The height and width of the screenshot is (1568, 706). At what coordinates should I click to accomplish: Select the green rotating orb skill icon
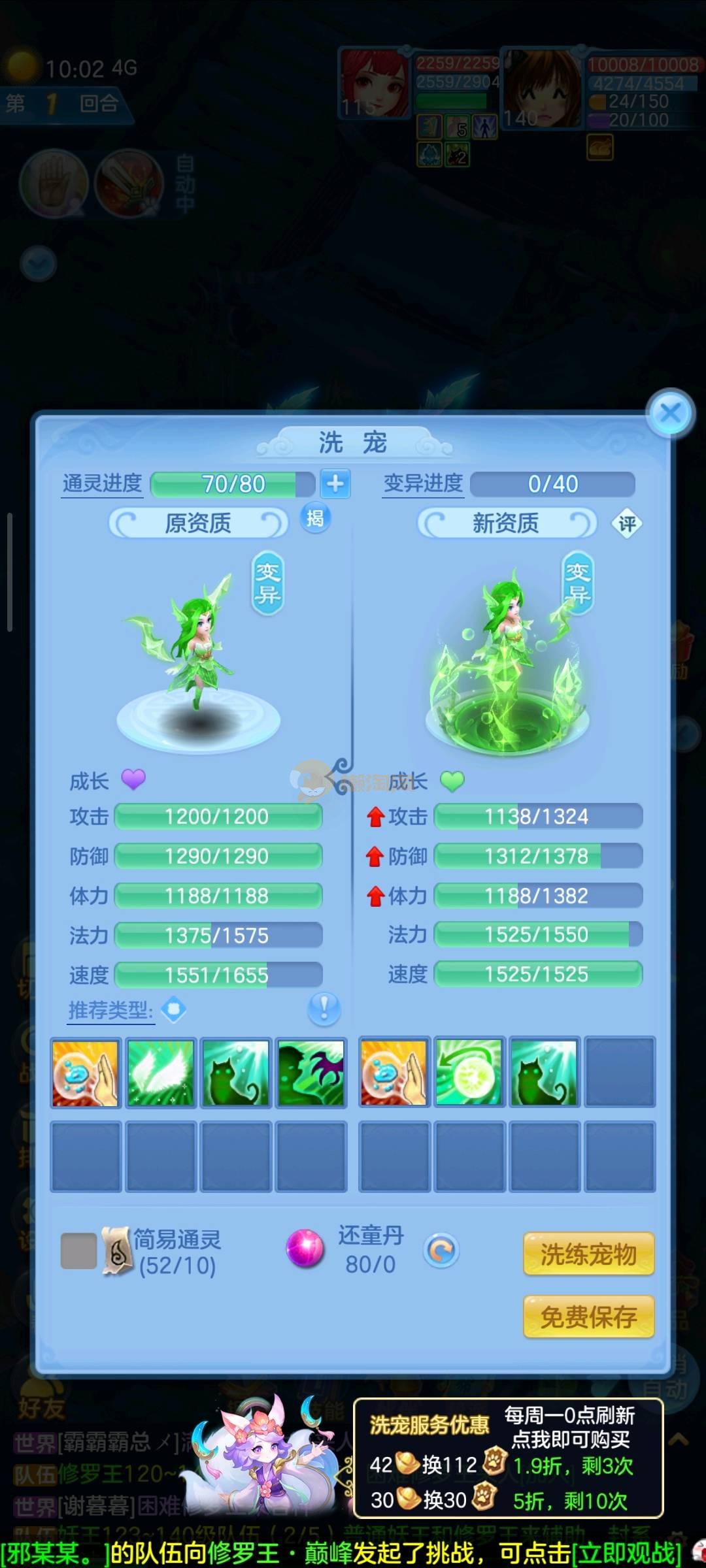(x=469, y=1073)
